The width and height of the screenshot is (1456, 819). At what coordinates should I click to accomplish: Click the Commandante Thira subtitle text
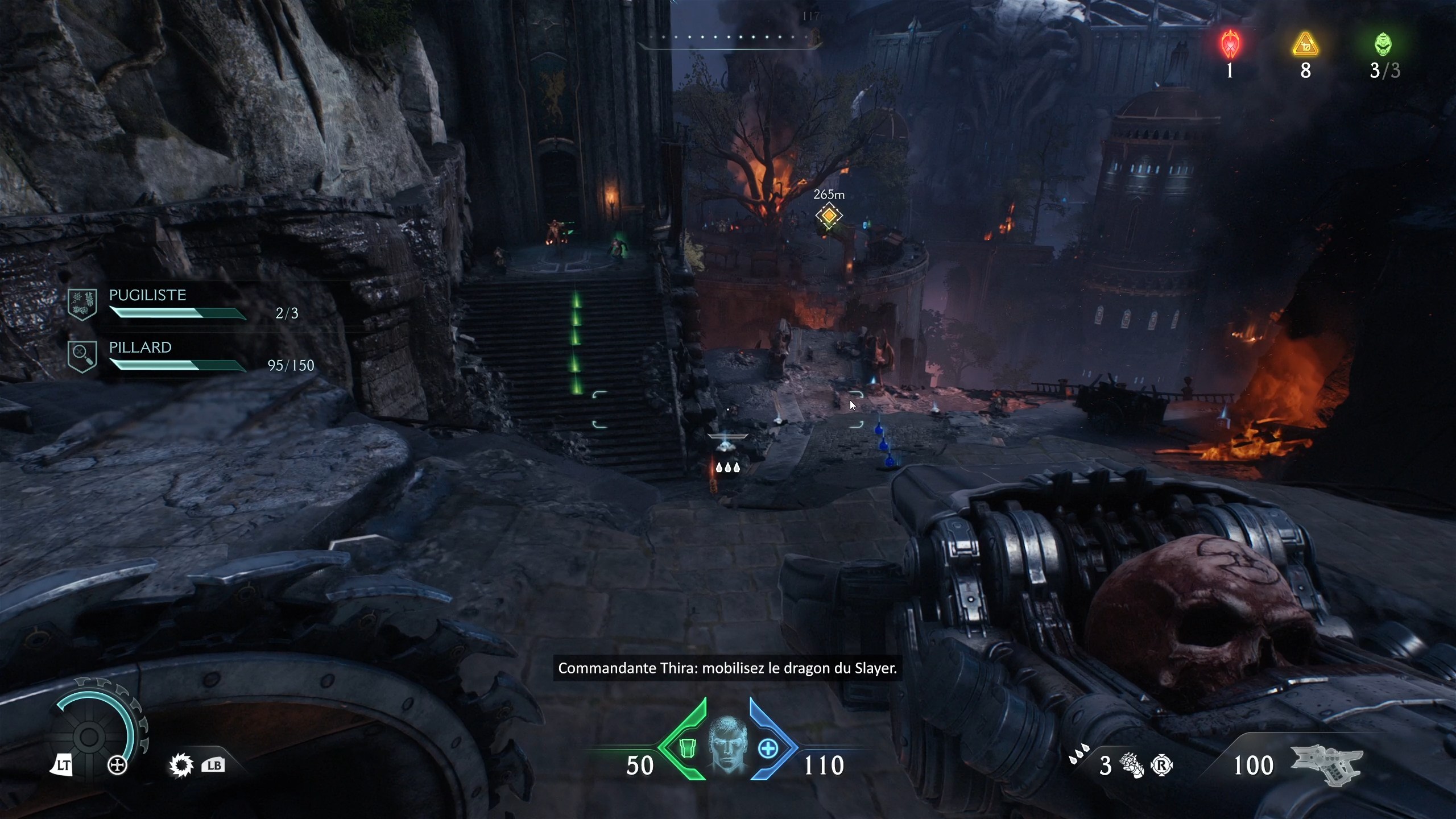click(x=728, y=669)
